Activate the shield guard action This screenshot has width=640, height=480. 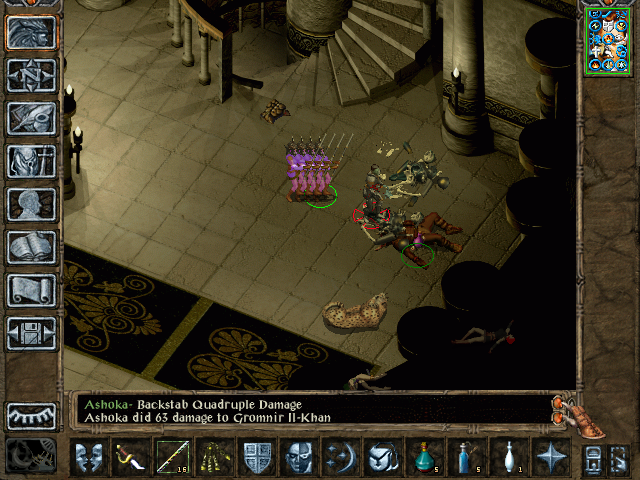click(257, 457)
